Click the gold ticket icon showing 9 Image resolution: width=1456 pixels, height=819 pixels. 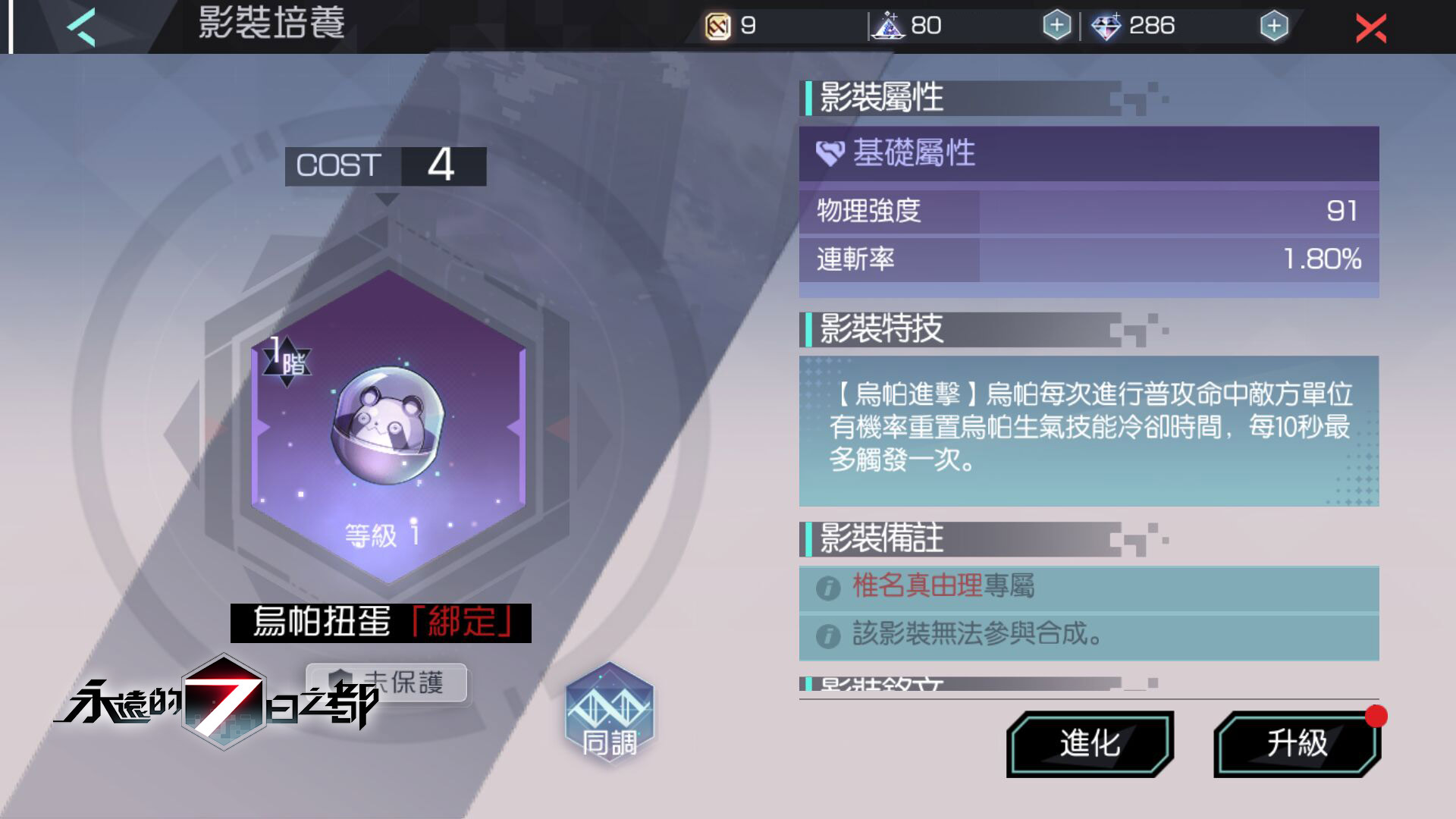[x=717, y=26]
